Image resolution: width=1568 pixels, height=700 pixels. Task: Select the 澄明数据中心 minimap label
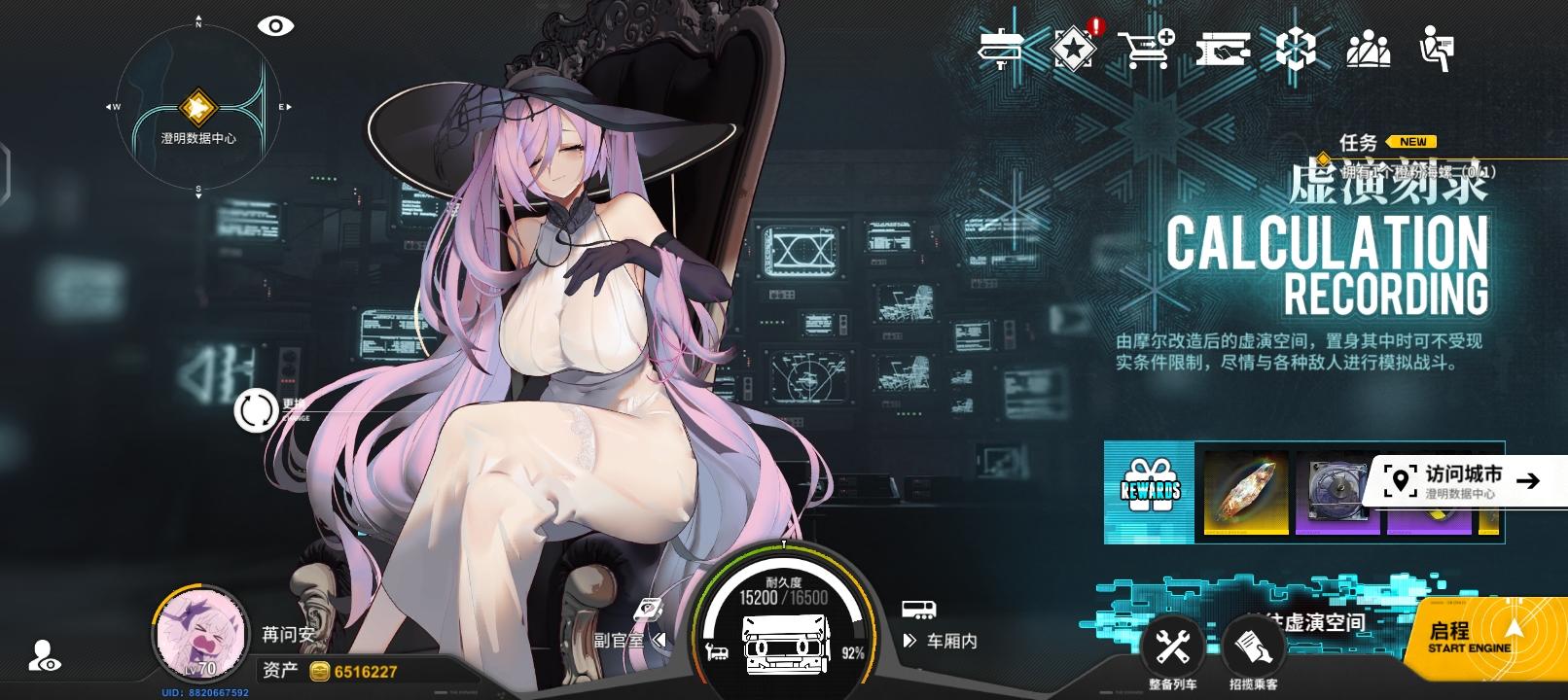(198, 138)
